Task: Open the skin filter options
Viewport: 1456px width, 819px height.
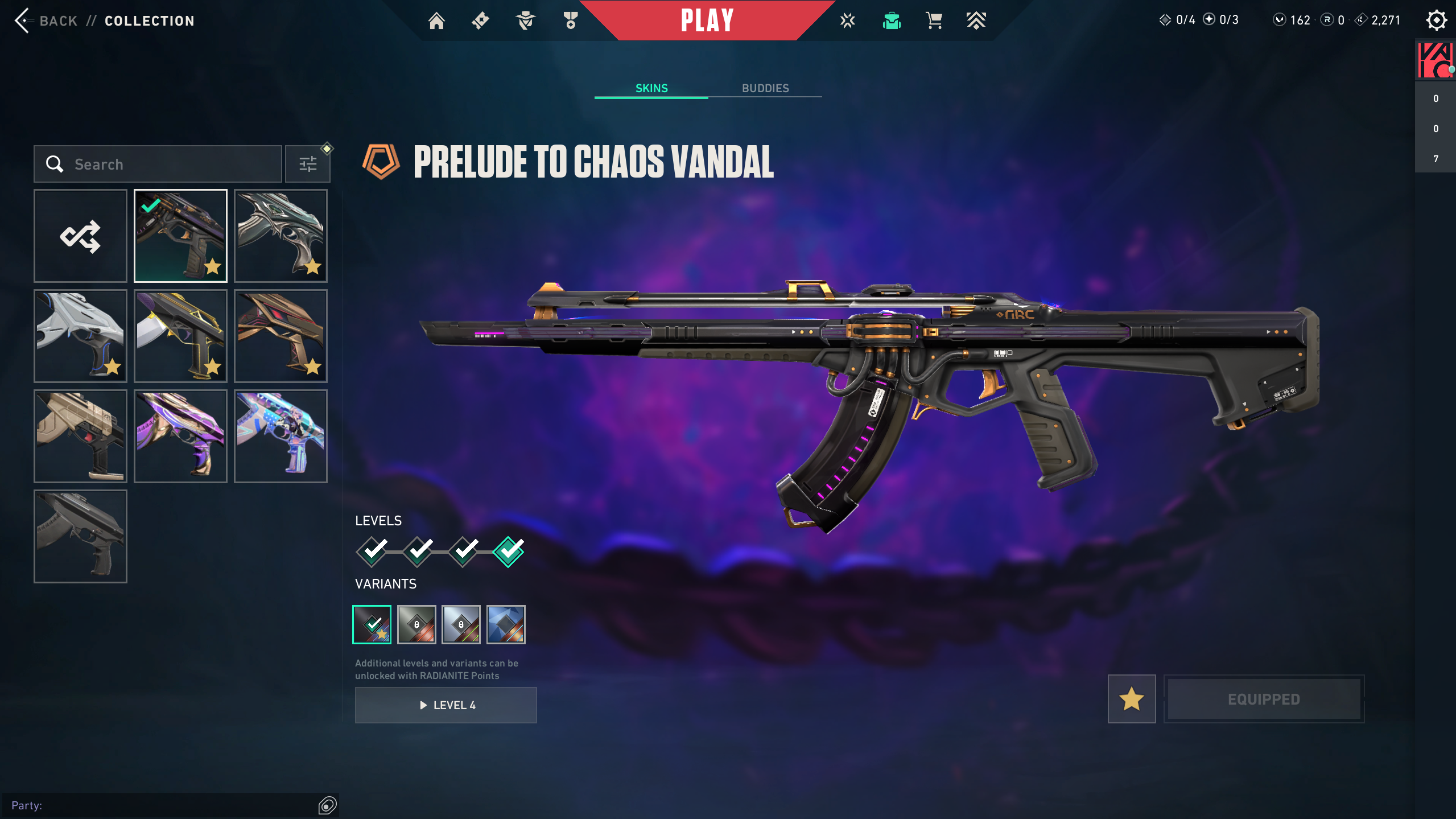Action: (308, 164)
